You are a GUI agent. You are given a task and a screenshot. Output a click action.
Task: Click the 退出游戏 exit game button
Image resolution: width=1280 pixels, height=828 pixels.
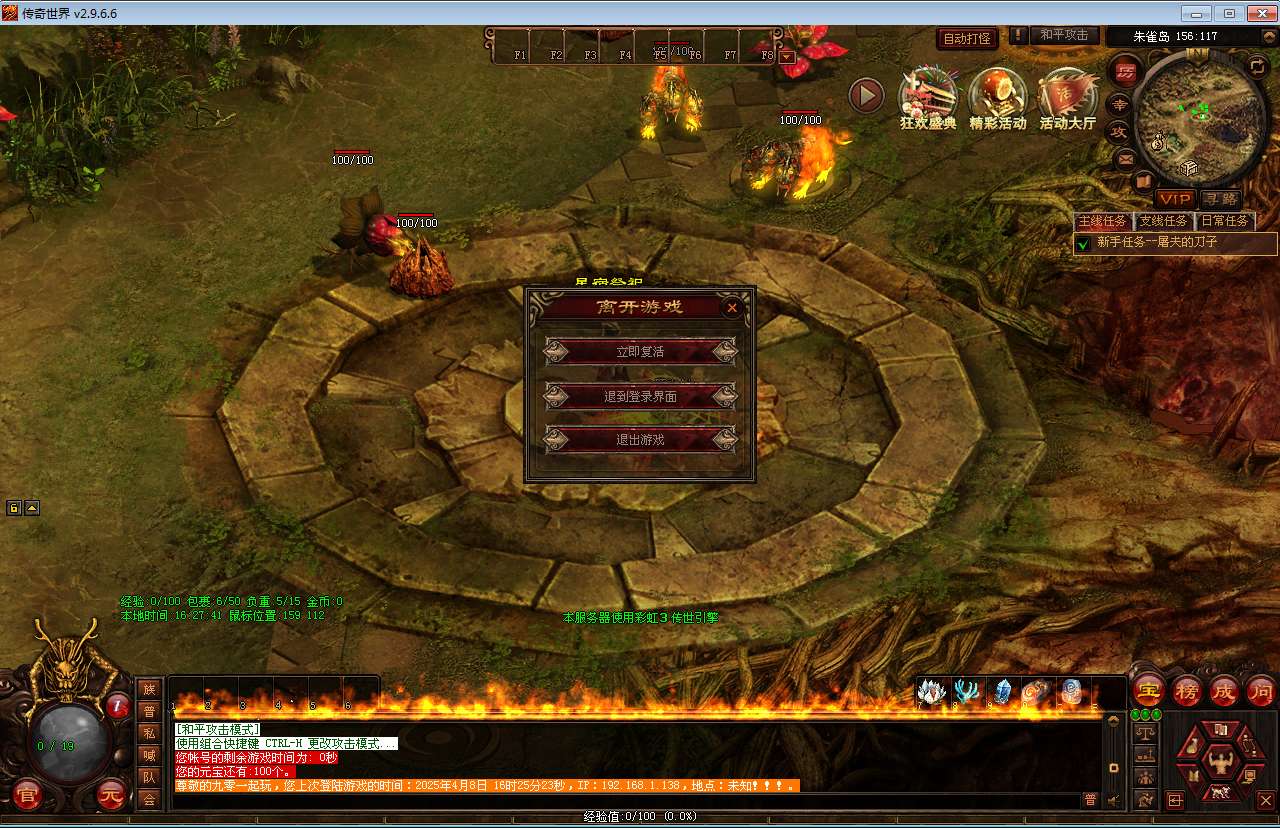point(640,439)
